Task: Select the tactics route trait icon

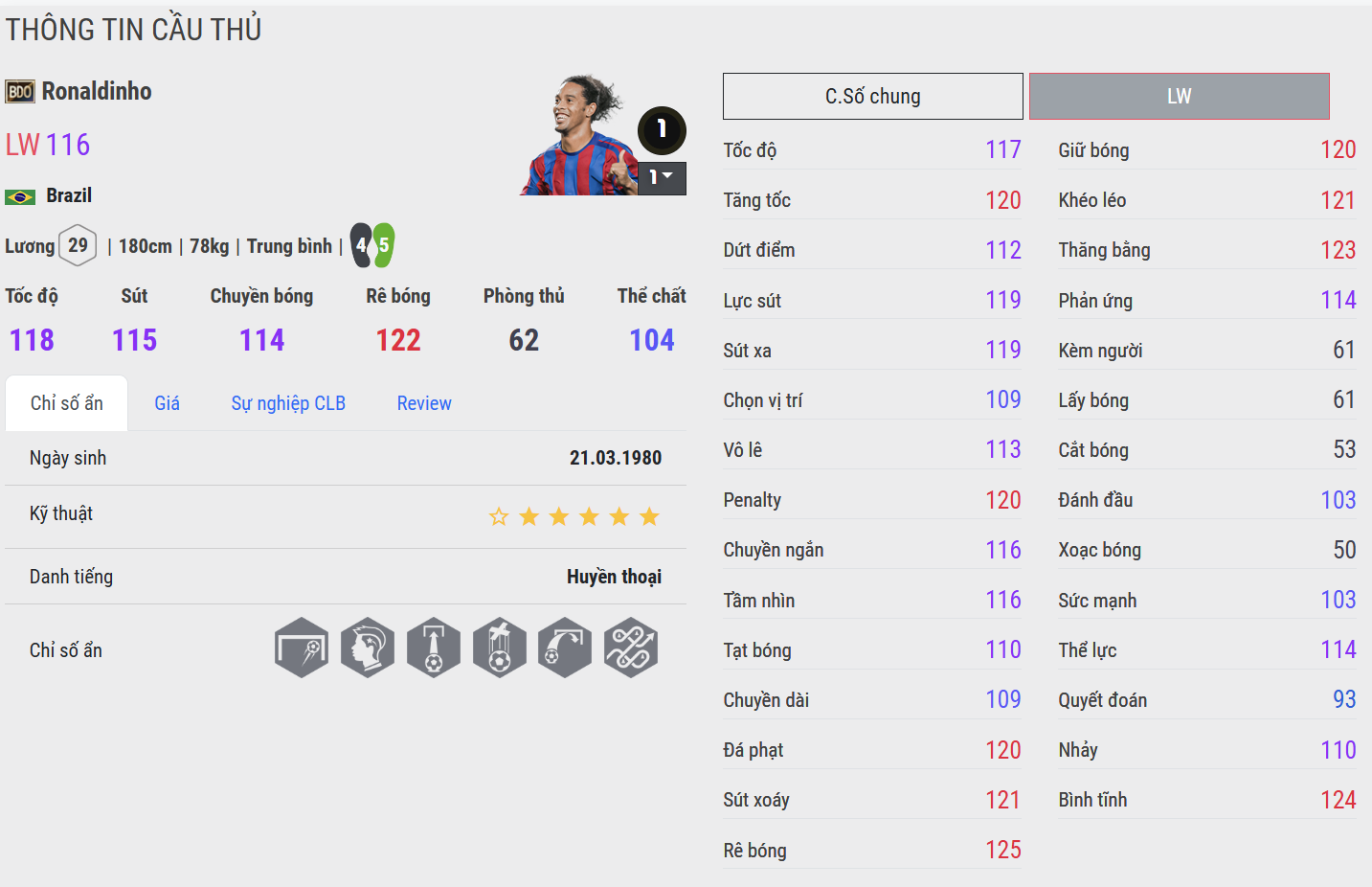Action: 631,648
